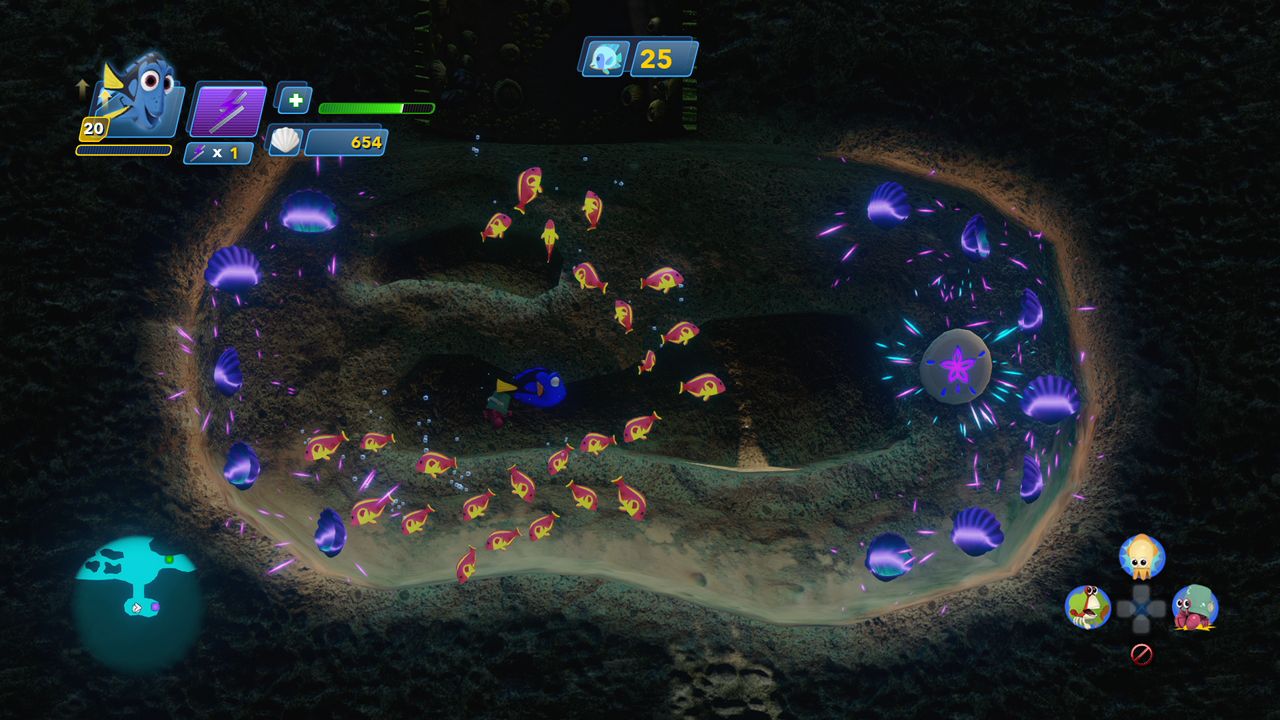
Task: Click the blue fish collectible icon
Action: click(x=604, y=58)
